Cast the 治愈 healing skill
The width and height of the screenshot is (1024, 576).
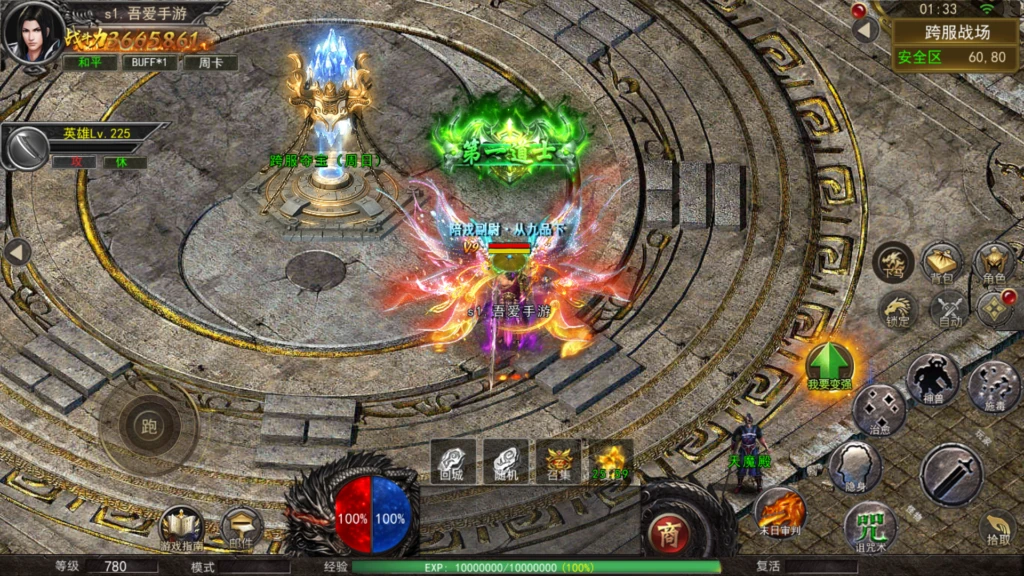coord(879,410)
